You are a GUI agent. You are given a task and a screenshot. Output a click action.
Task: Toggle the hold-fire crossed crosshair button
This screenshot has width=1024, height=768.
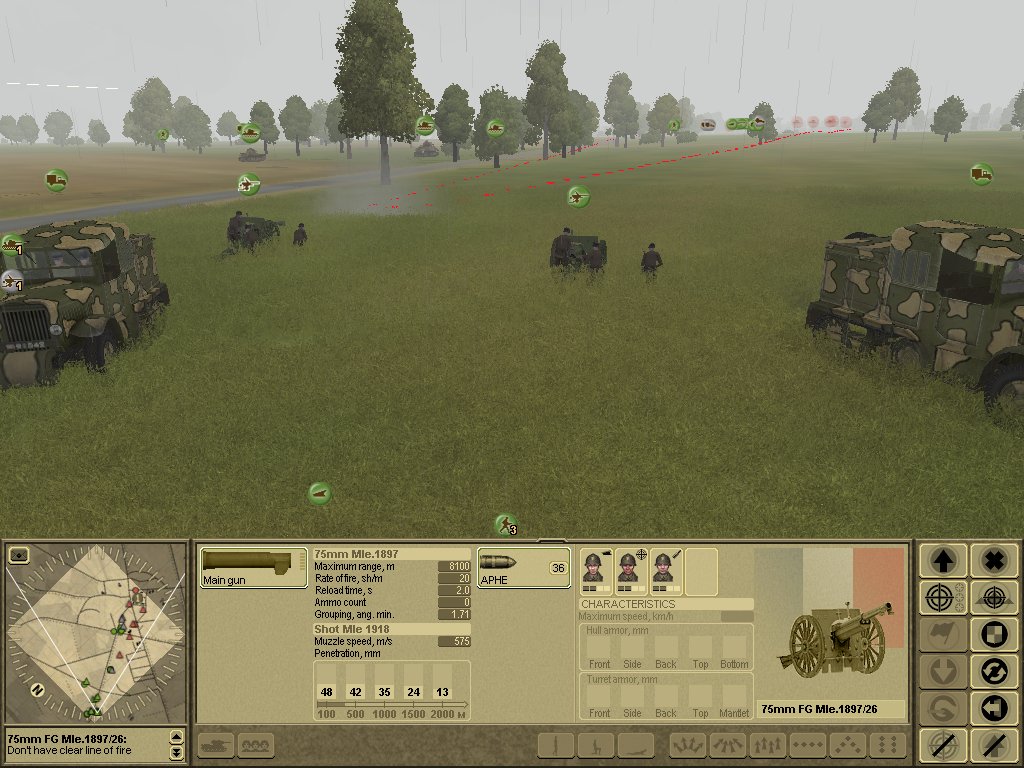pyautogui.click(x=942, y=745)
